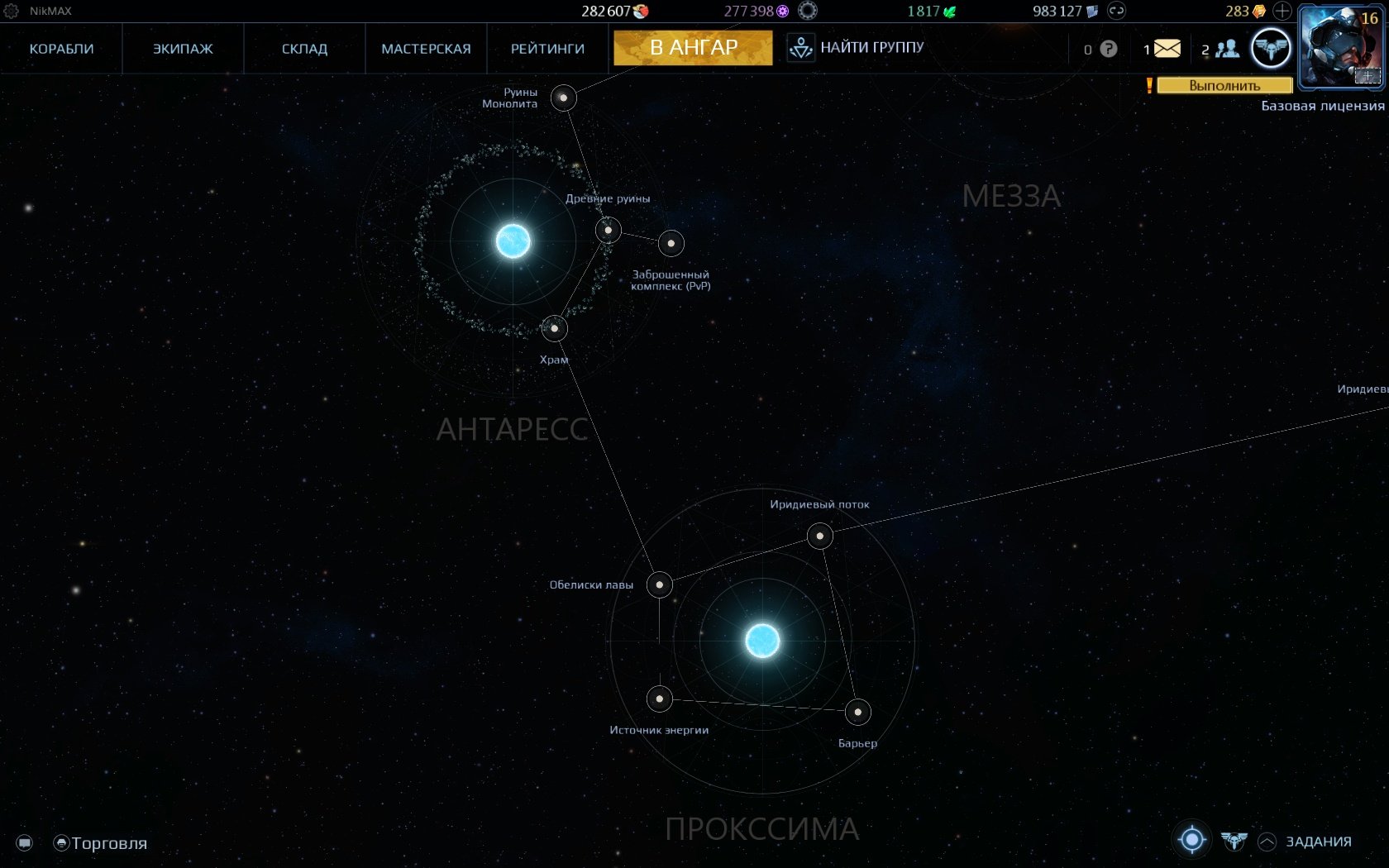Select Найти группу button
This screenshot has height=868, width=1389.
click(857, 48)
